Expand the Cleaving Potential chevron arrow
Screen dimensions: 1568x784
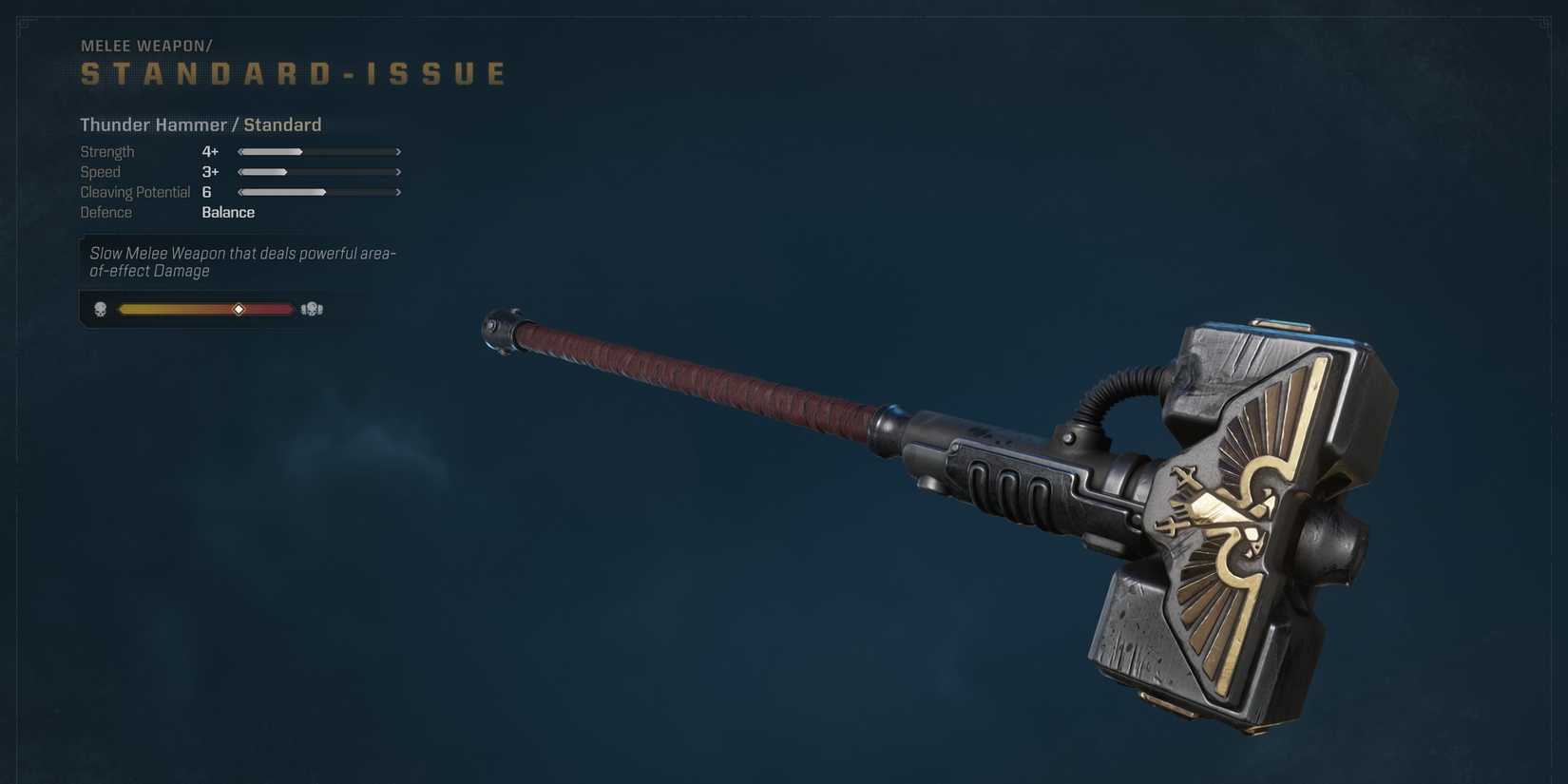[x=398, y=192]
